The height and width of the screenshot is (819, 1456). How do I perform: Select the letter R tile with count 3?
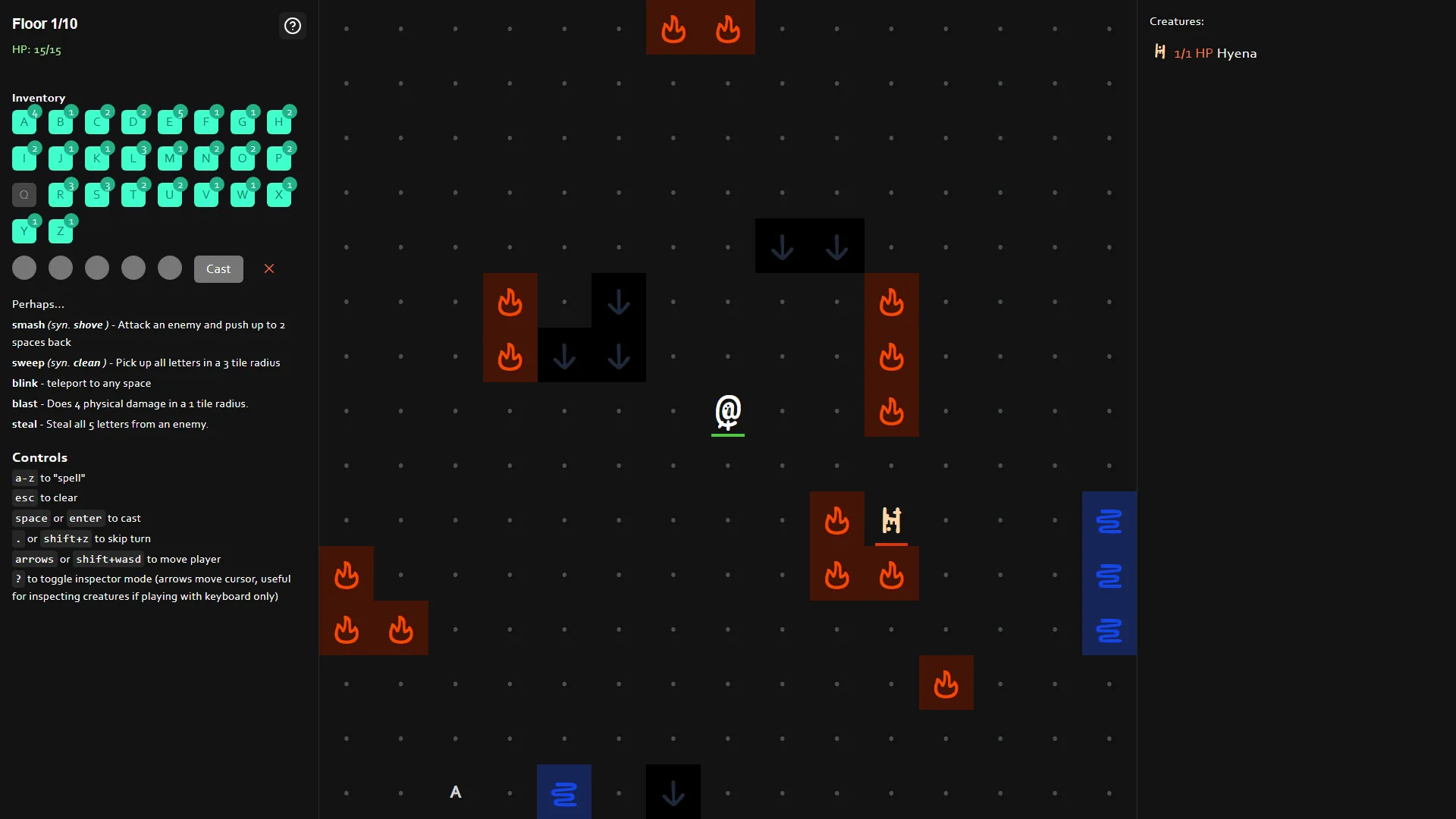pyautogui.click(x=61, y=194)
